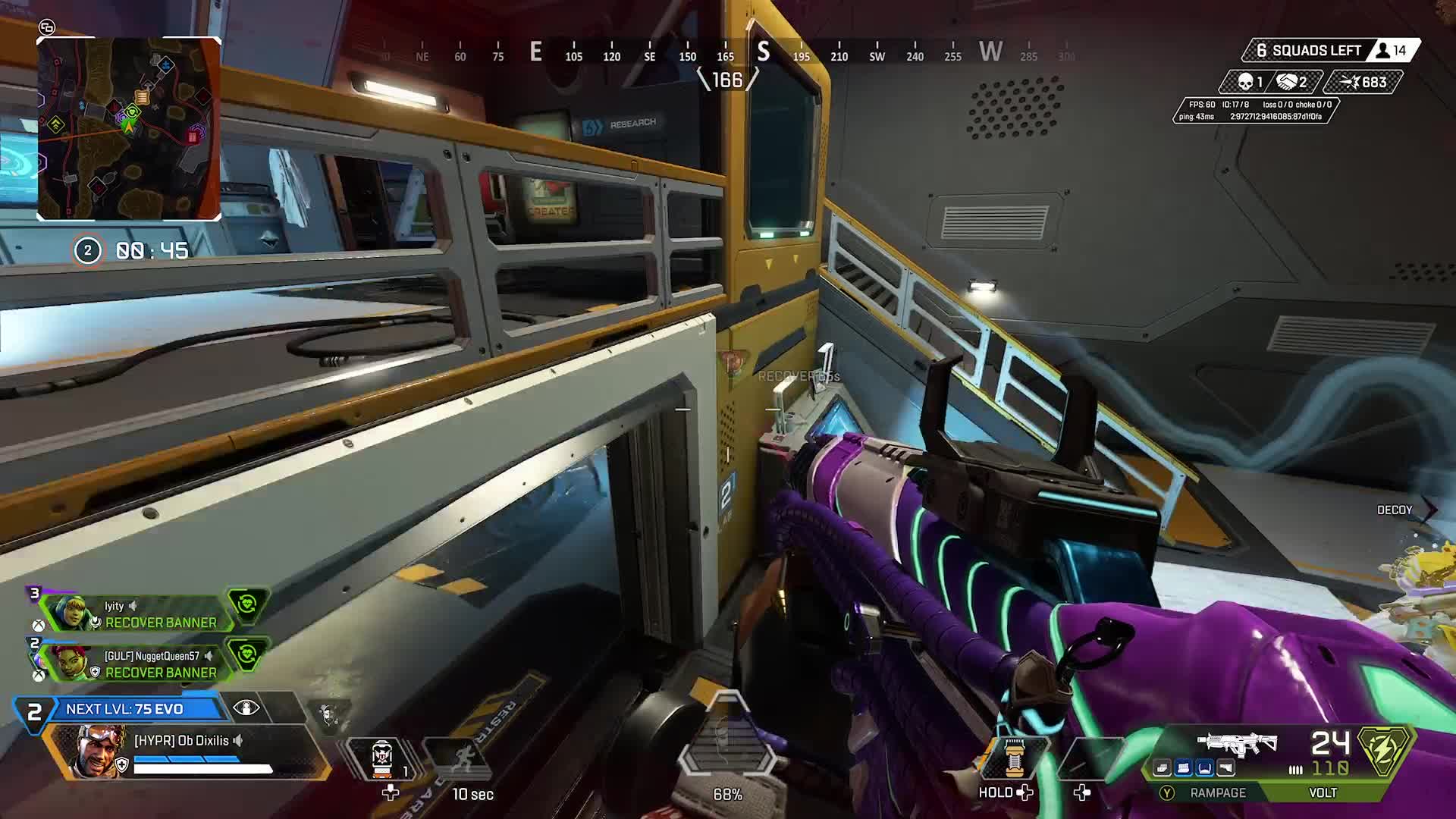Select the Rampage weapon slot

[1218, 792]
